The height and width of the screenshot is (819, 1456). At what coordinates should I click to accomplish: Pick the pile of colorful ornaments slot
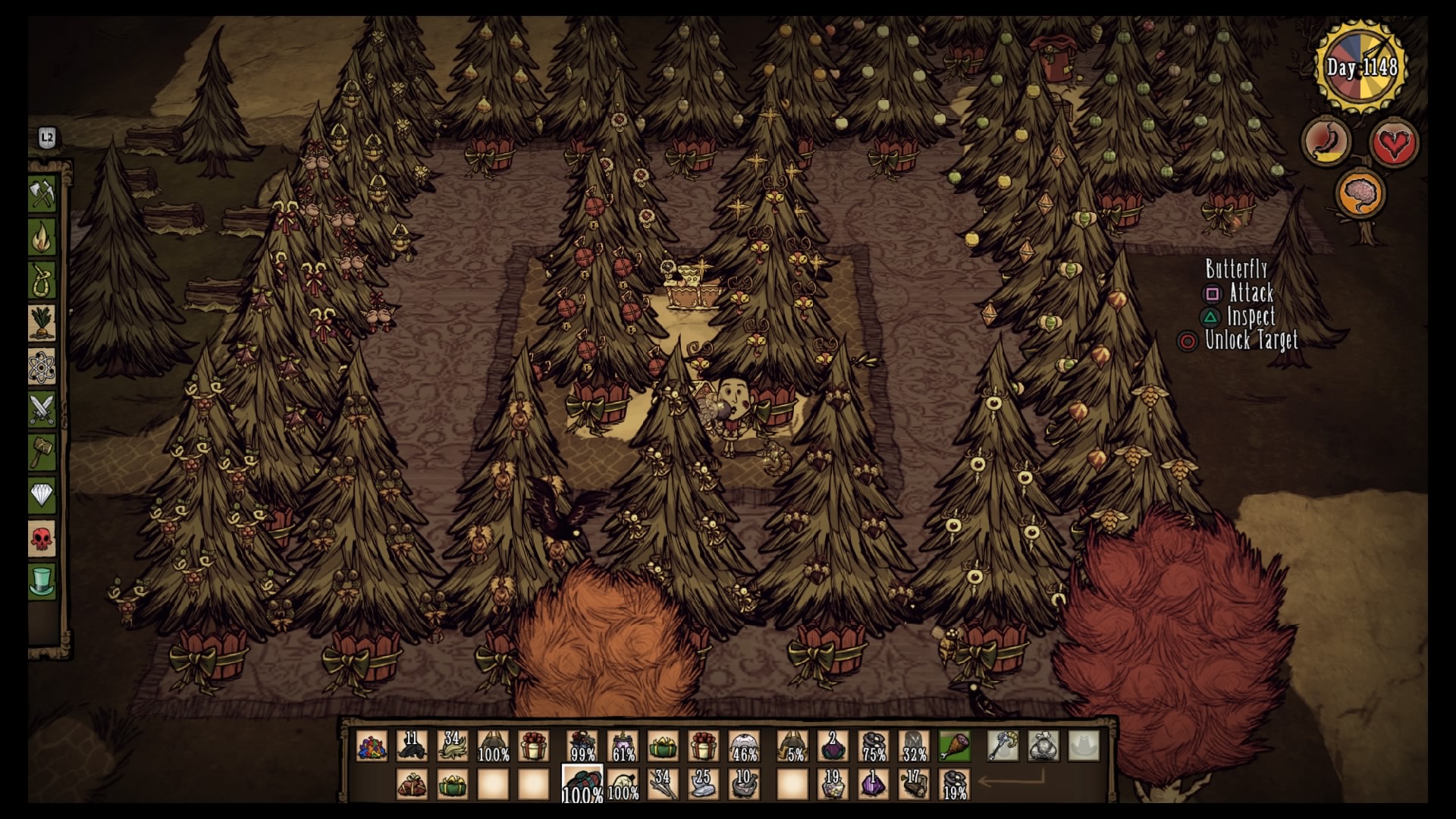click(x=372, y=746)
